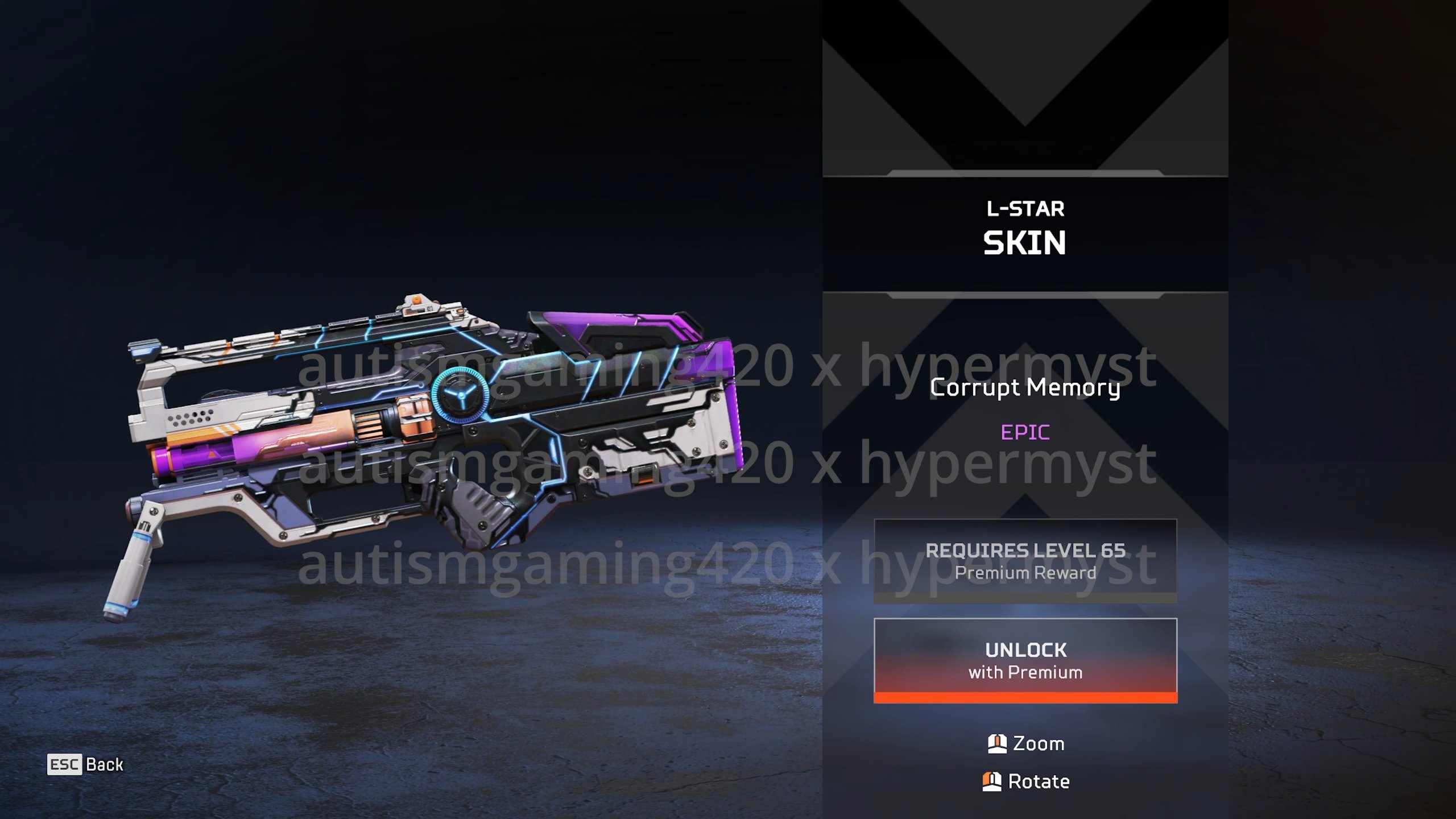
Task: Select the Requires Level 65 reward button
Action: (x=1025, y=561)
